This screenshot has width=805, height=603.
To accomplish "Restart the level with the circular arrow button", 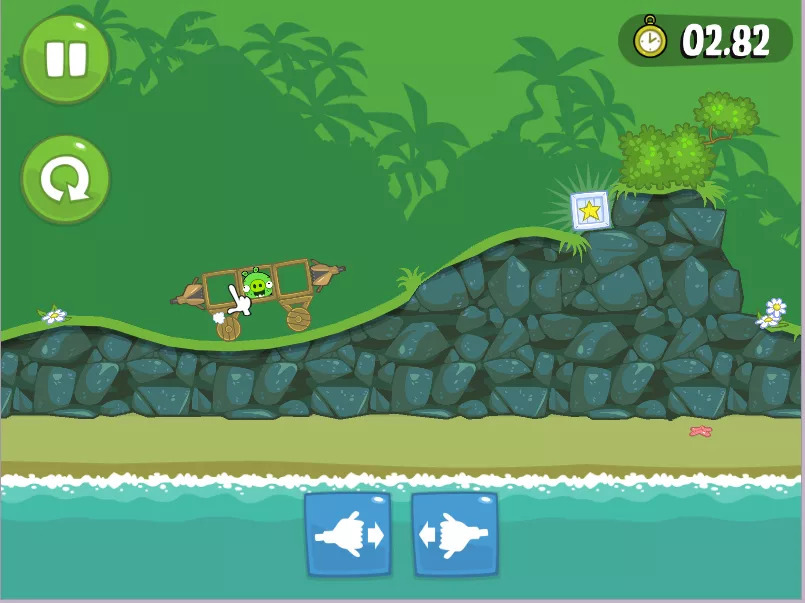I will click(65, 180).
